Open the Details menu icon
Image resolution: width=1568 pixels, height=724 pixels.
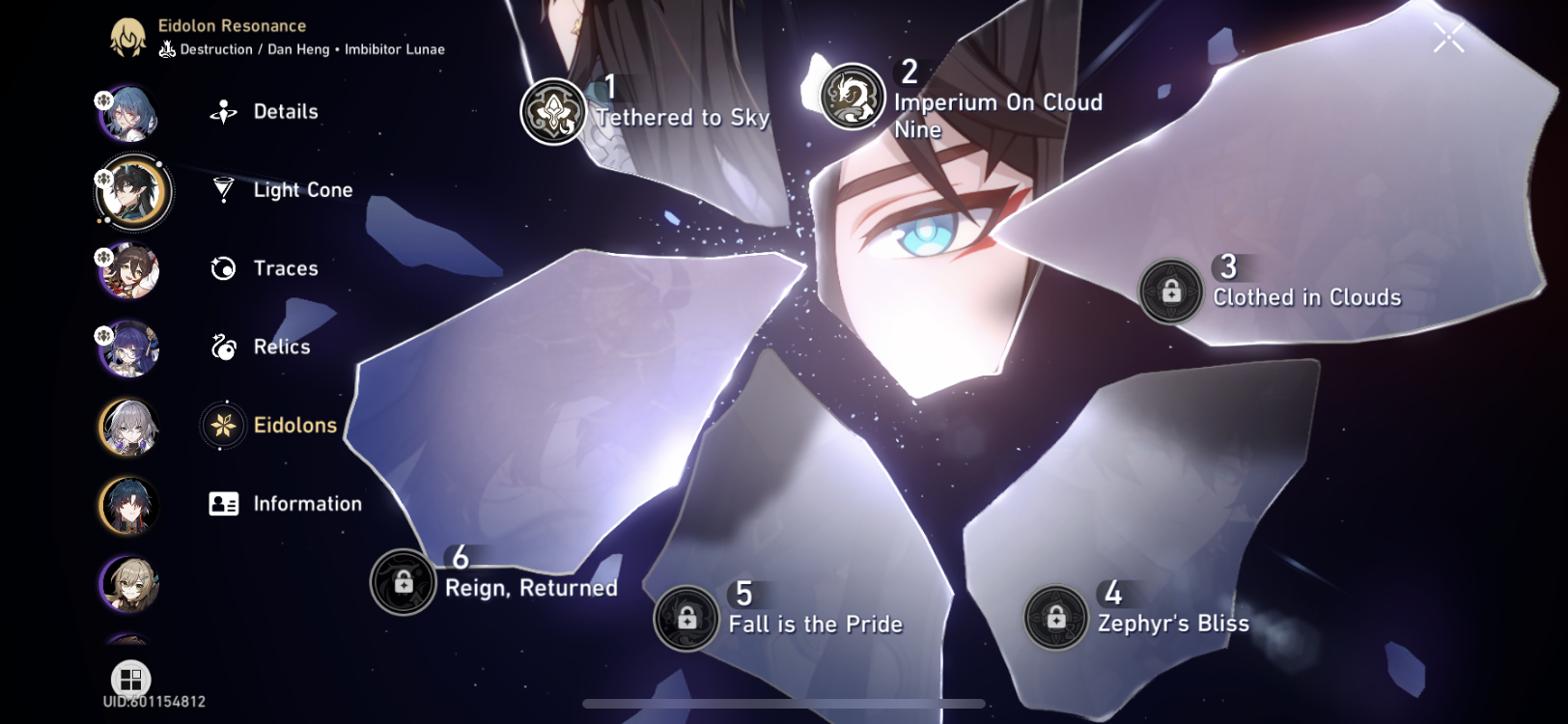222,112
